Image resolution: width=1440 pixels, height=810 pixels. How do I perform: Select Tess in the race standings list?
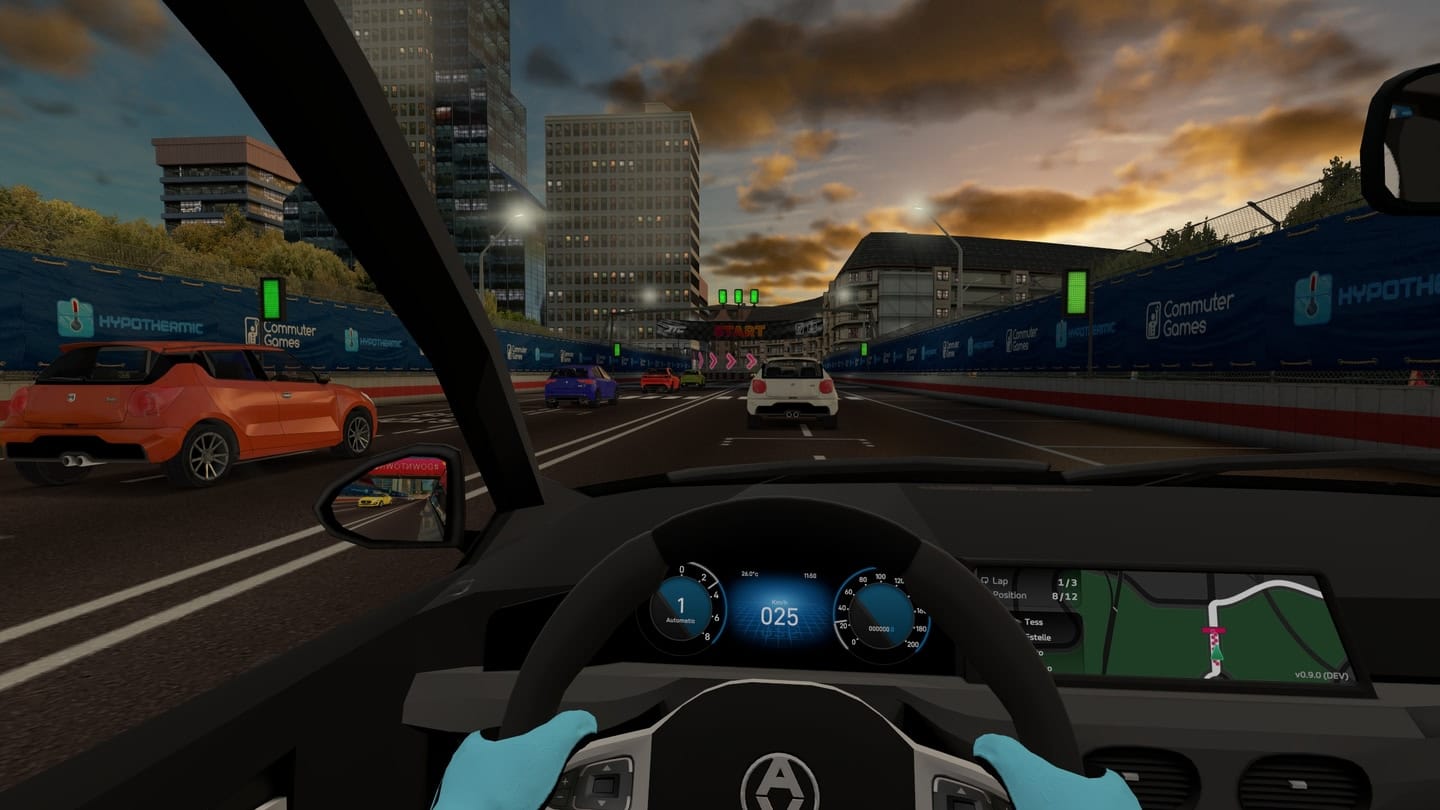[1033, 622]
